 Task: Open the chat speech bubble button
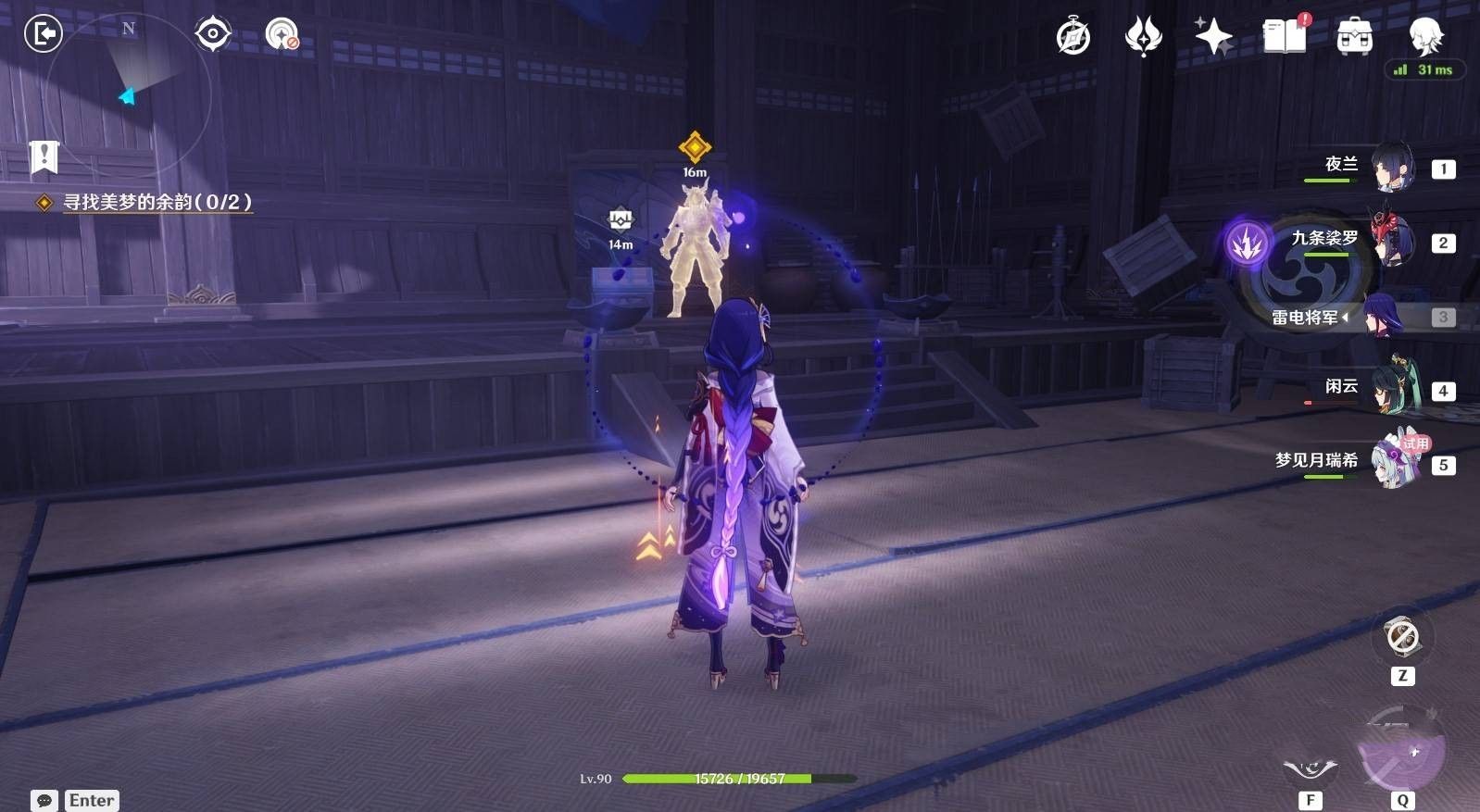(x=44, y=801)
